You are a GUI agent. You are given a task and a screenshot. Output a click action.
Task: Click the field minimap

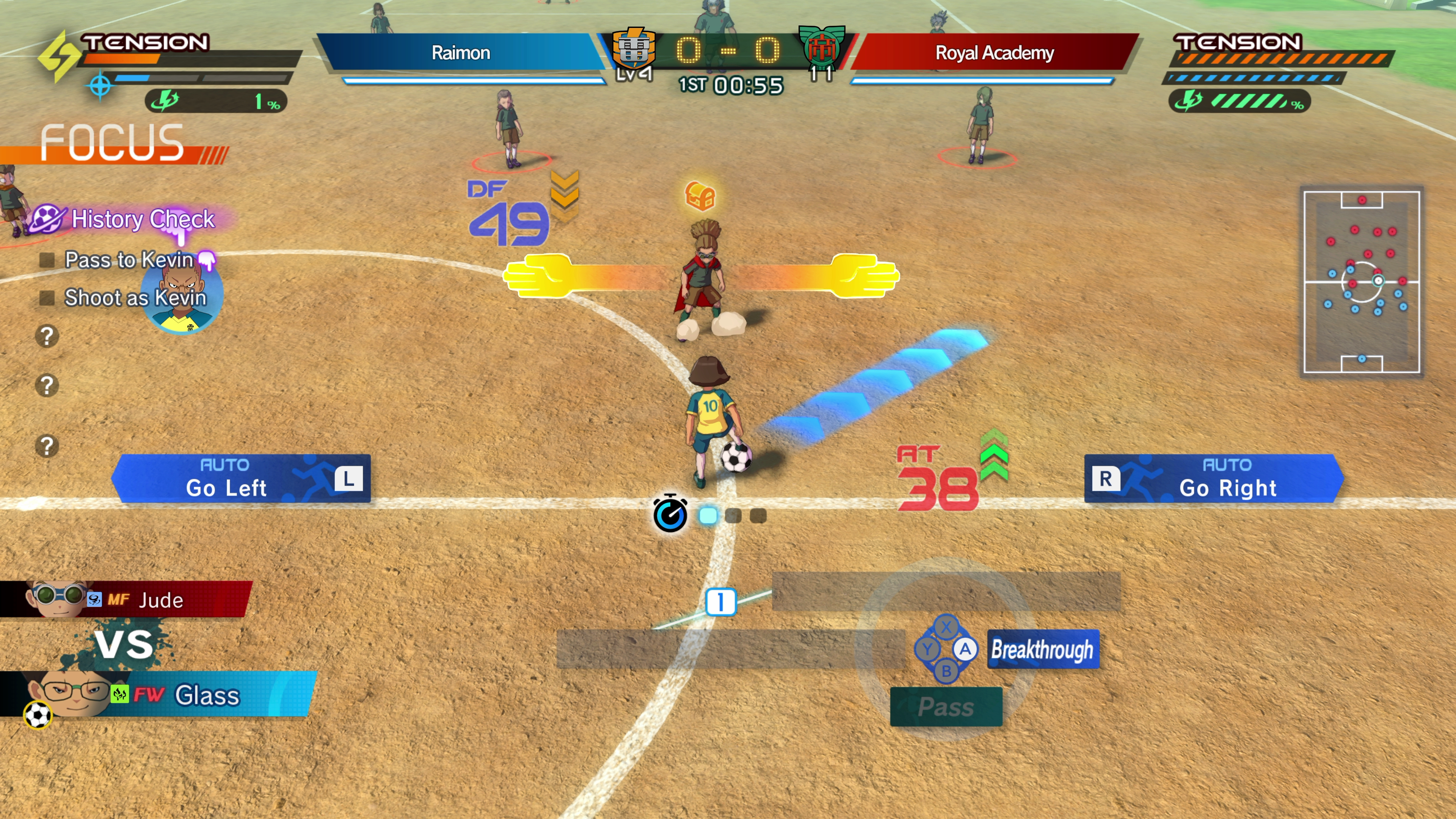(1361, 282)
